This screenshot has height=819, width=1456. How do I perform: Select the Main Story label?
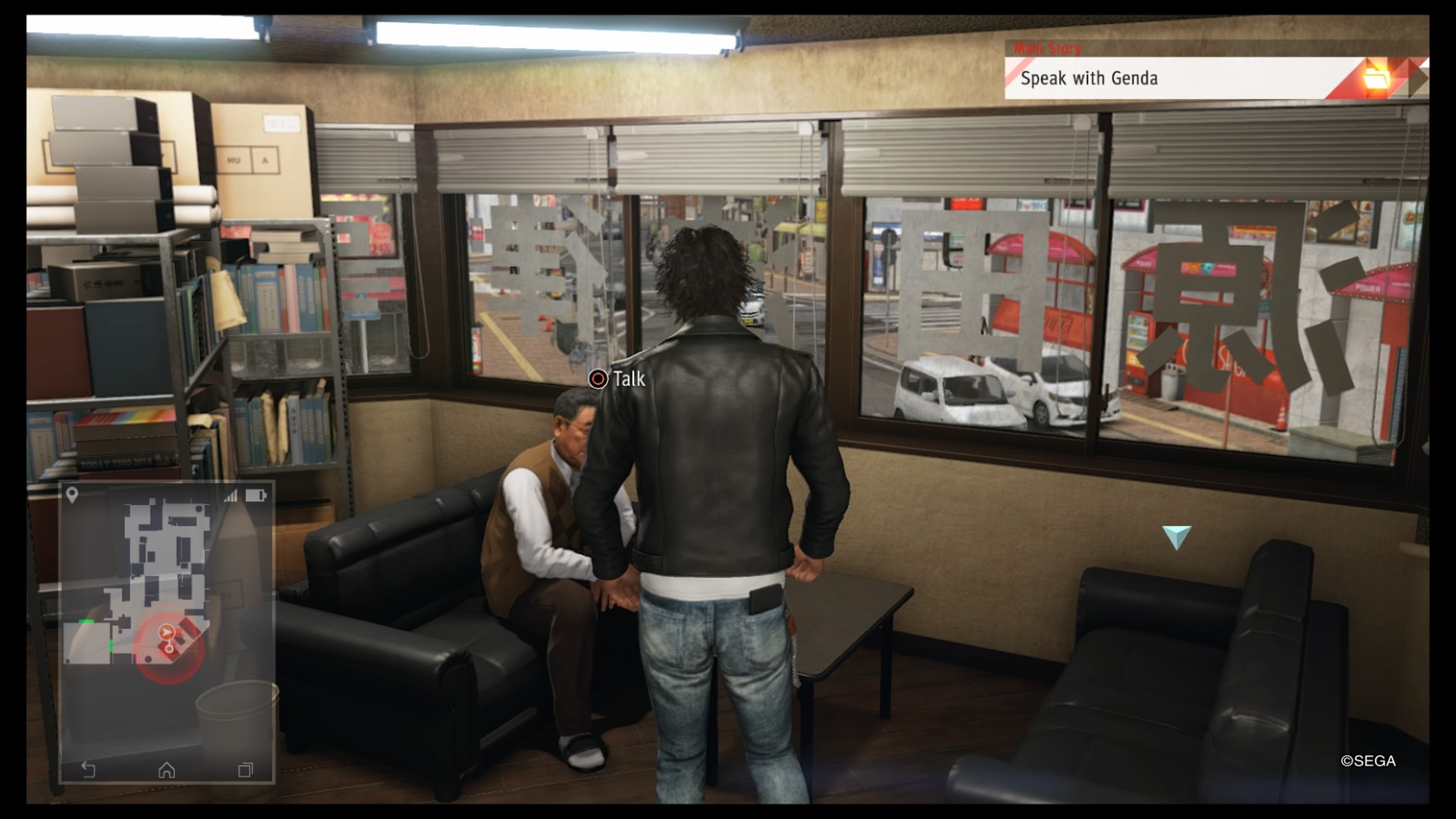click(1048, 48)
